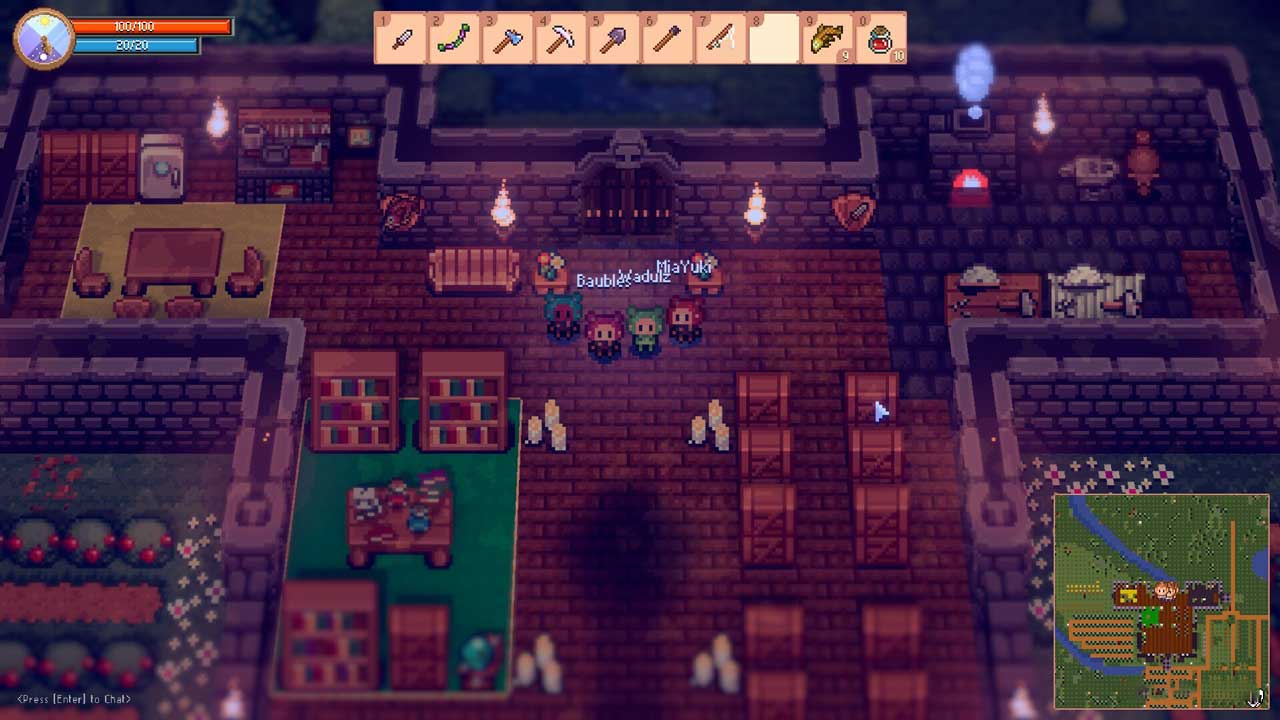Viewport: 1280px width, 720px height.
Task: Click the small icon in minimap corner
Action: click(1256, 697)
